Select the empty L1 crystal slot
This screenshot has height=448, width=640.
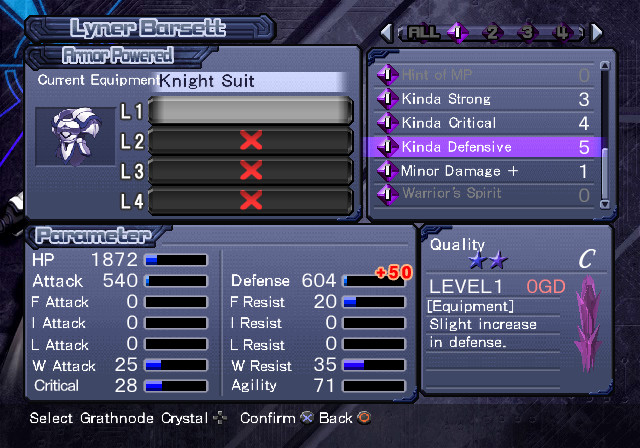250,110
